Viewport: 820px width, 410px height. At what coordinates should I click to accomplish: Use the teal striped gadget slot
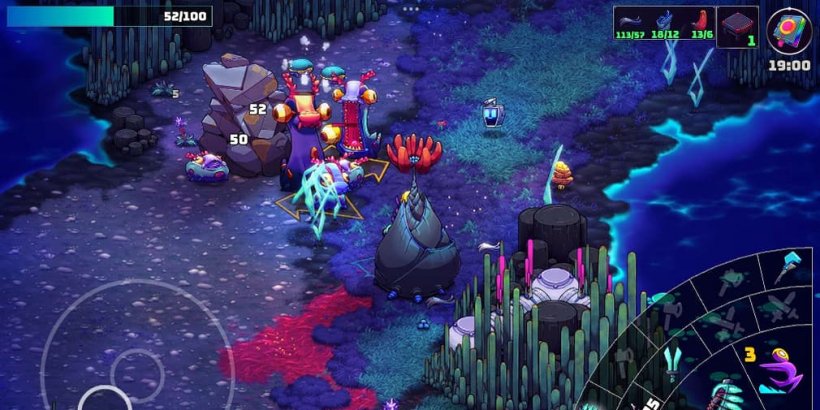pyautogui.click(x=723, y=393)
